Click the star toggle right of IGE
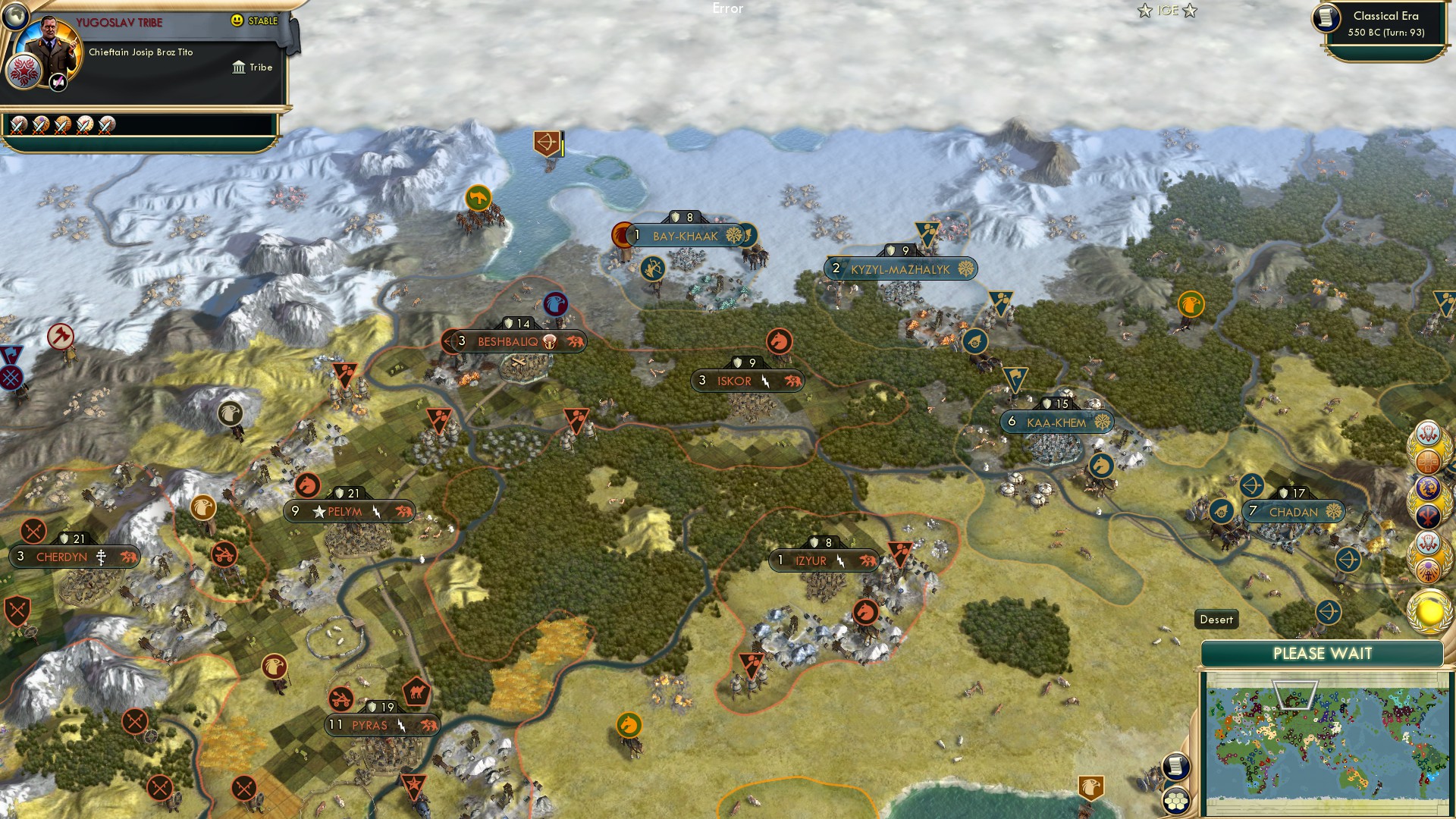This screenshot has height=819, width=1456. pyautogui.click(x=1191, y=11)
